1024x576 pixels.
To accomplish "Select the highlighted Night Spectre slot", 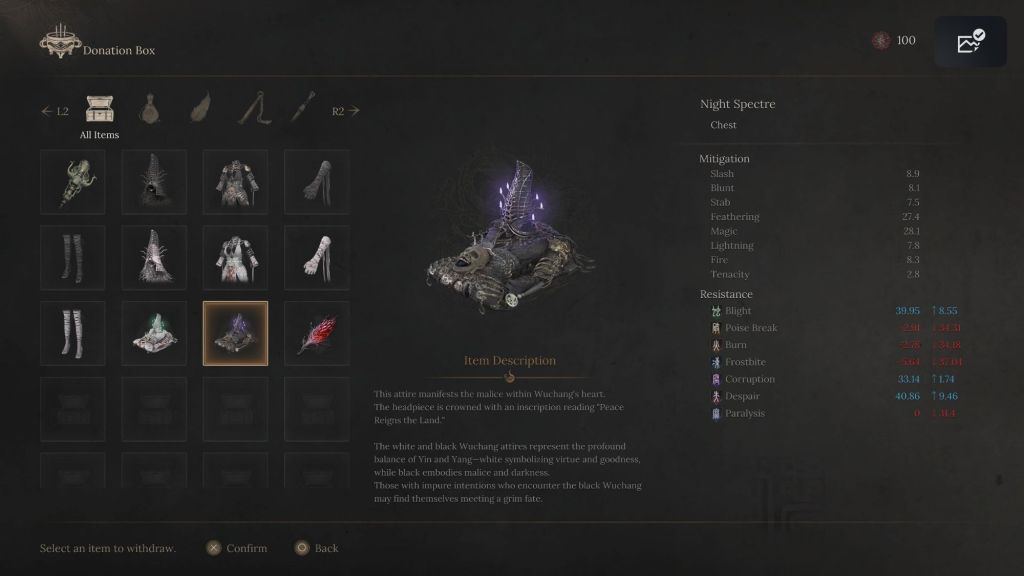I will click(x=235, y=333).
